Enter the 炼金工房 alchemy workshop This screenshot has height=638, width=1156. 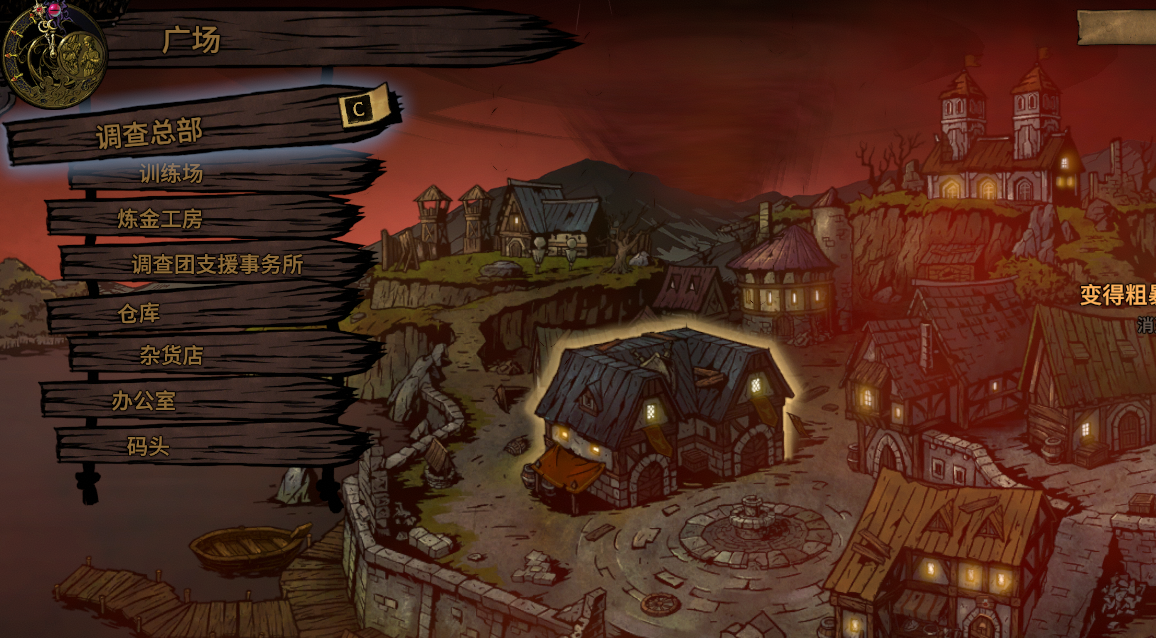[174, 219]
